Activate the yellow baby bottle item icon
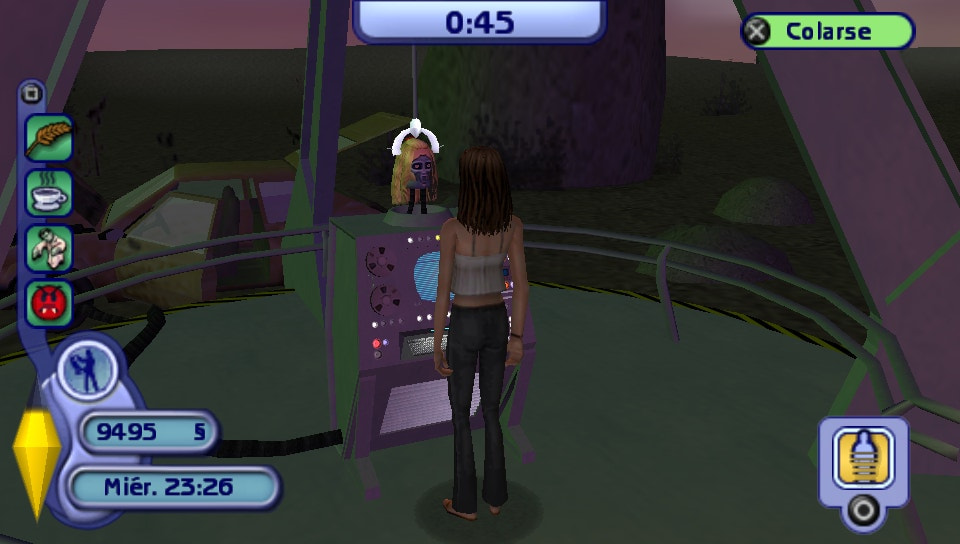 click(862, 456)
